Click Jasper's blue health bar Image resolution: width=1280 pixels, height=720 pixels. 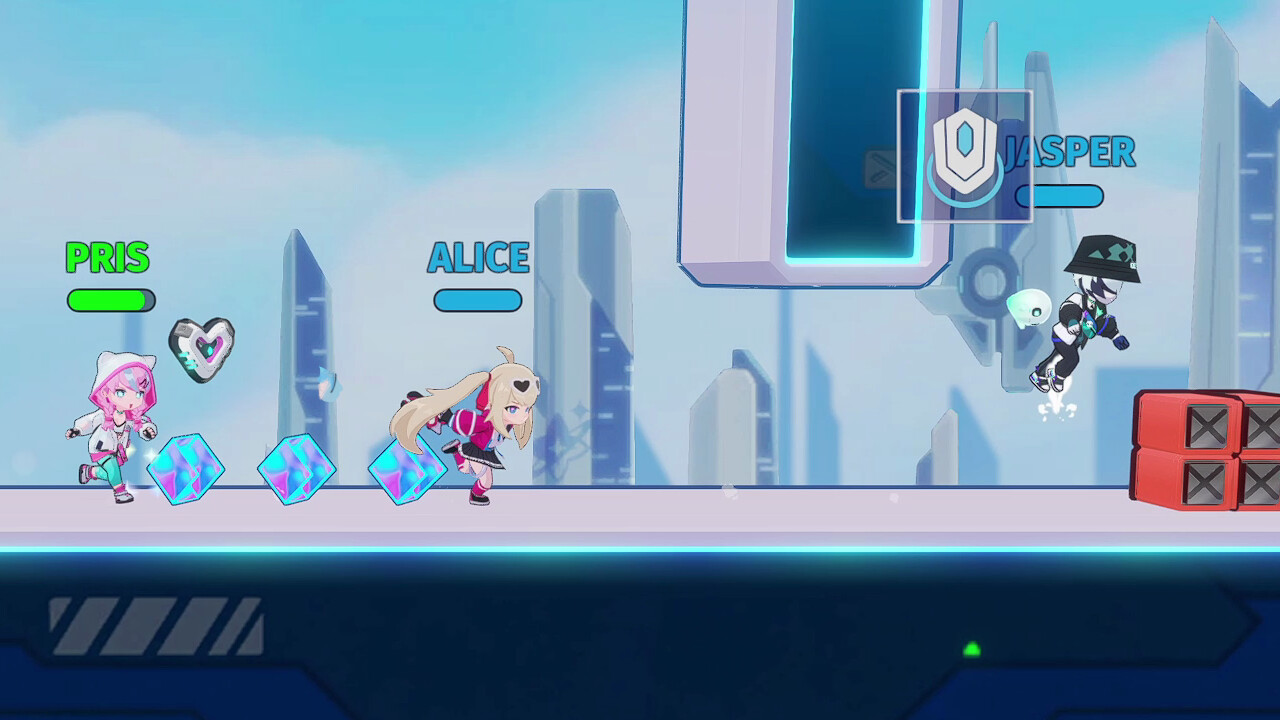(1059, 197)
